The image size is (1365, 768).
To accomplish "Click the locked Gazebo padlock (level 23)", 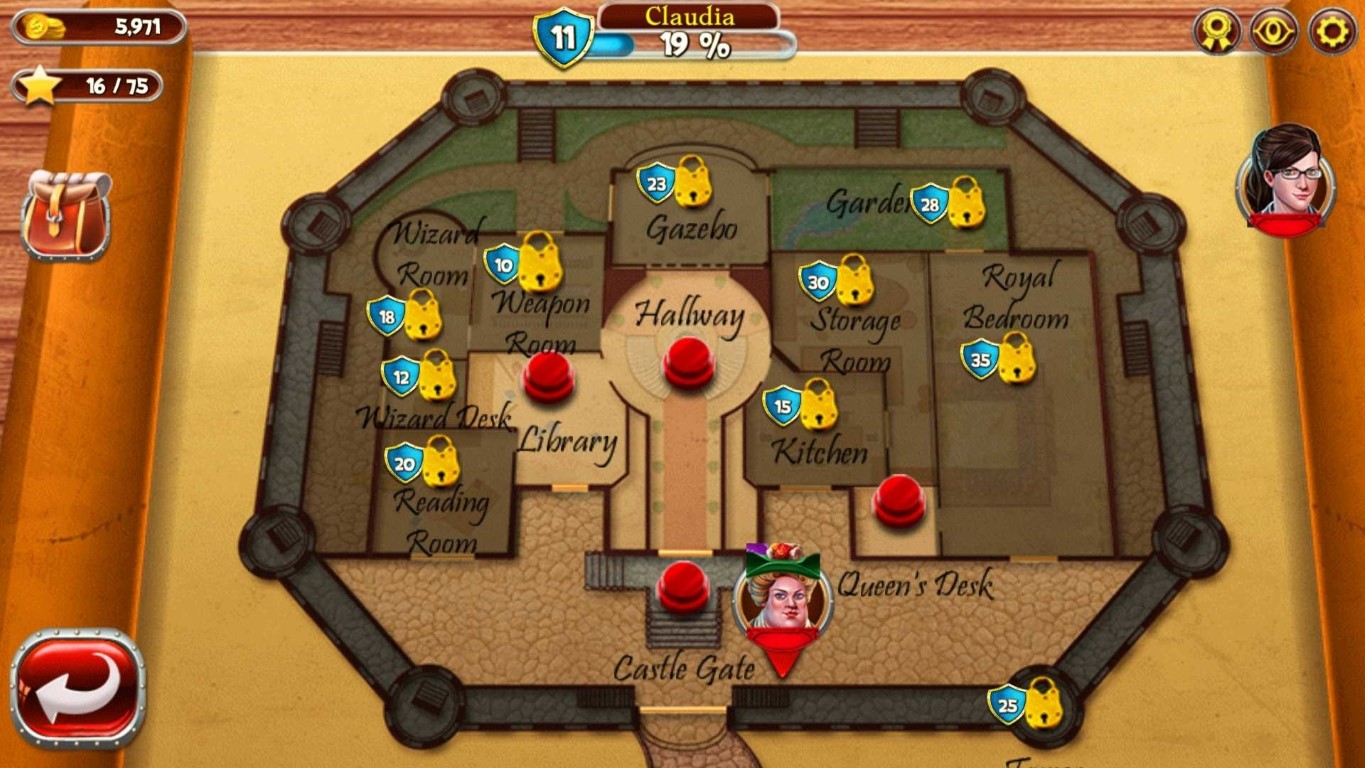I will 690,186.
